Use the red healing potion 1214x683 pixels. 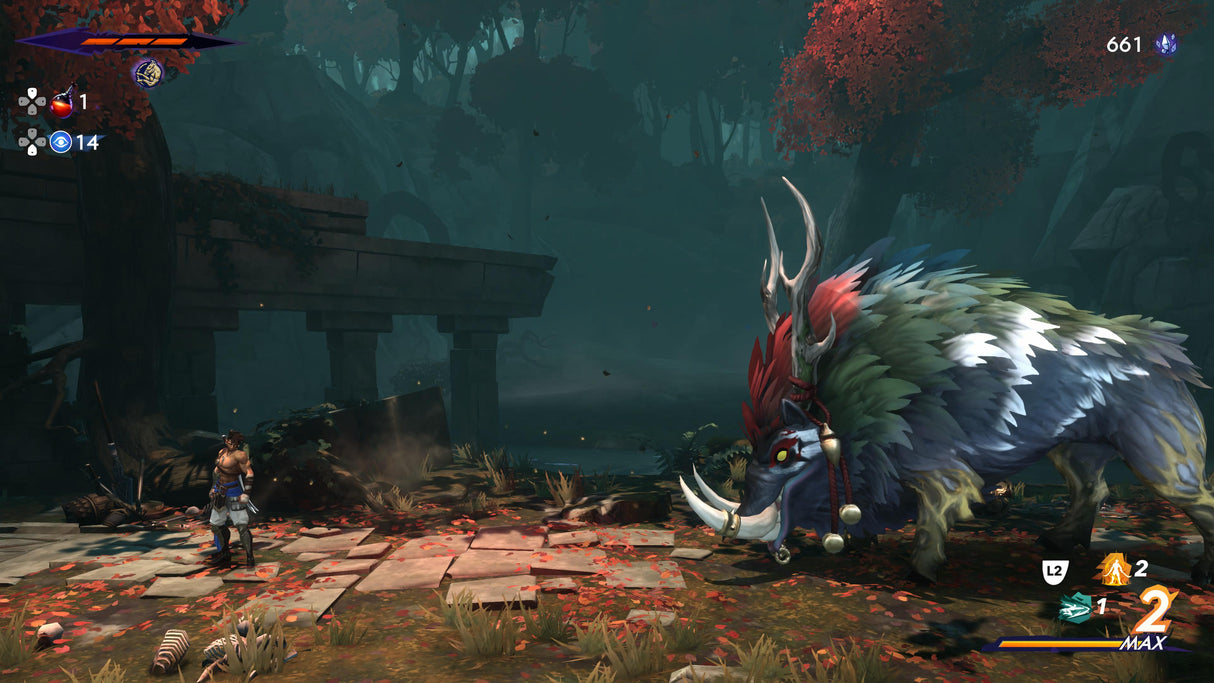tap(62, 101)
